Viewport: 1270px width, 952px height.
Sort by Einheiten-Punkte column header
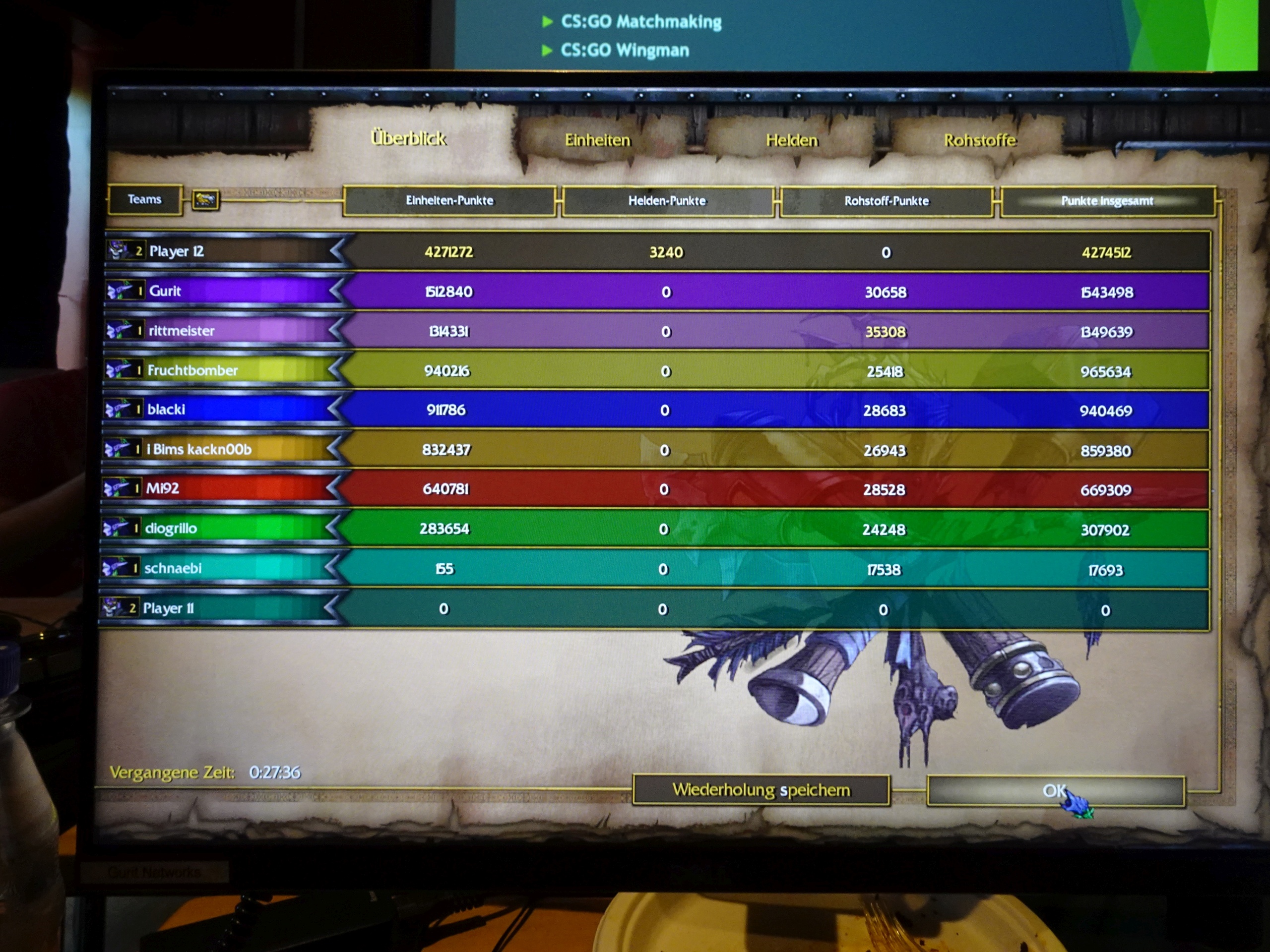(449, 201)
